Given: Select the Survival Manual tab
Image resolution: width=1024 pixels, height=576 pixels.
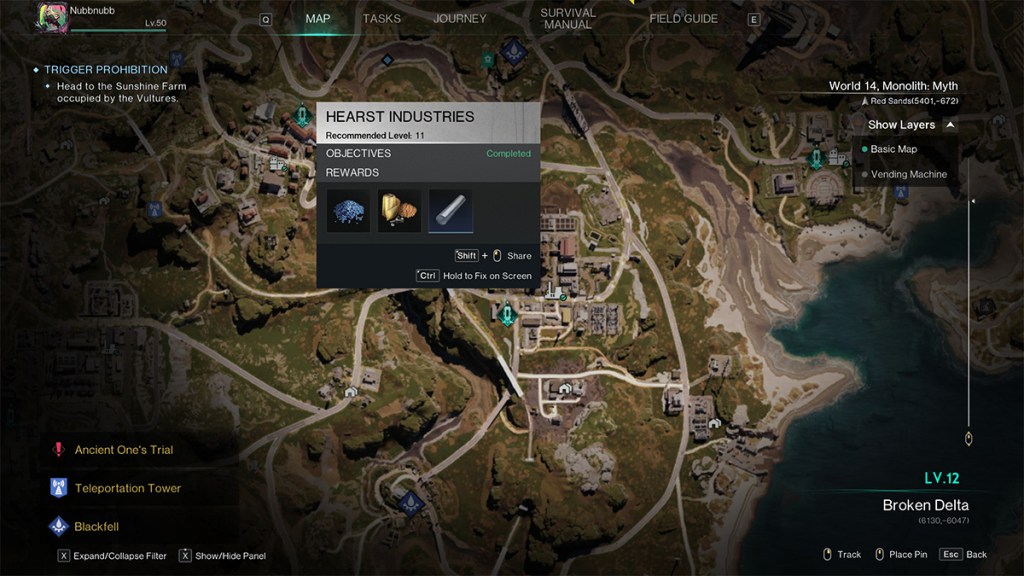Looking at the screenshot, I should [567, 19].
